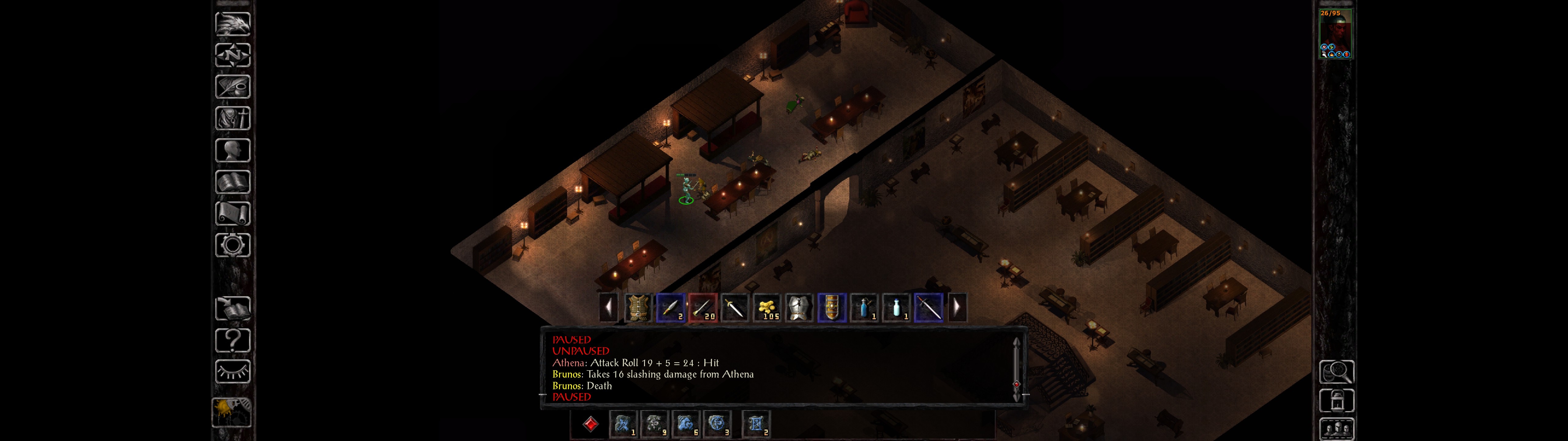Open the options gear button
1568x441 pixels.
tap(232, 245)
